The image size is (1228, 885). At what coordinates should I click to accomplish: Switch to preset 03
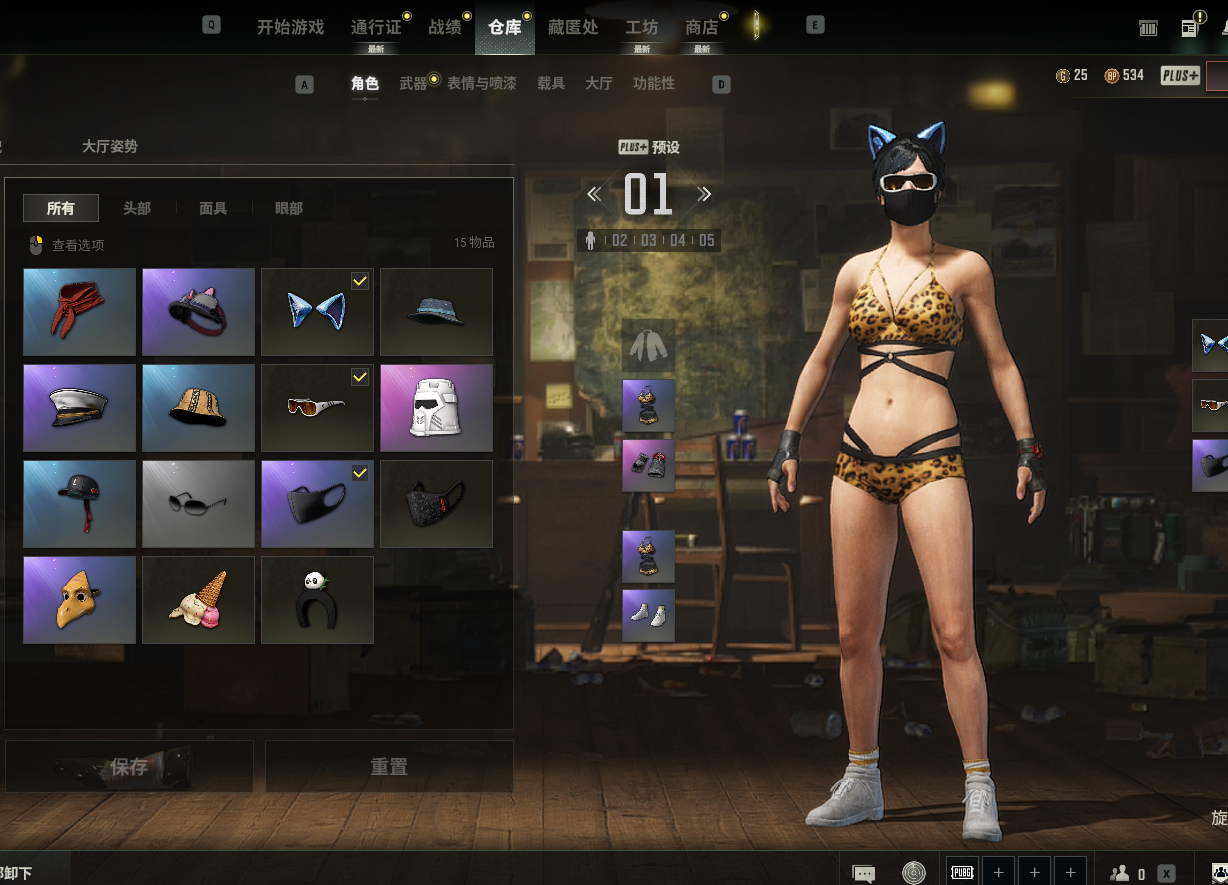point(649,241)
